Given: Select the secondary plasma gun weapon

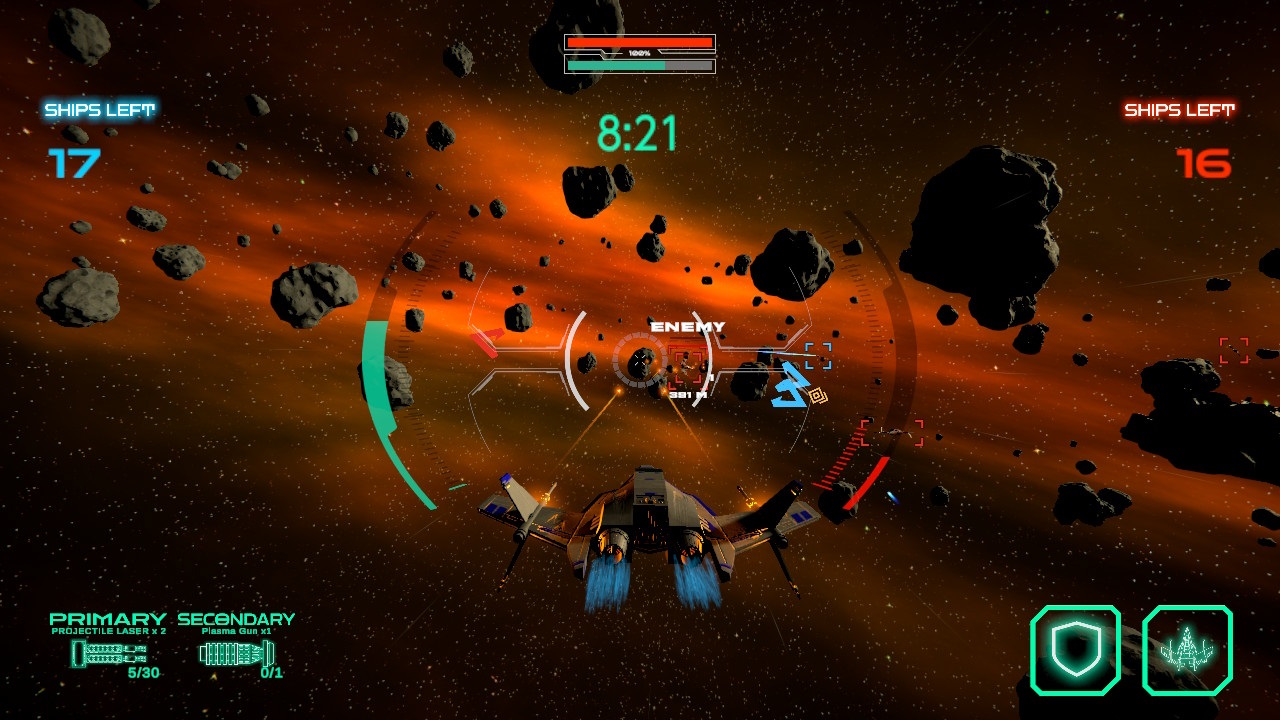Looking at the screenshot, I should [x=236, y=653].
